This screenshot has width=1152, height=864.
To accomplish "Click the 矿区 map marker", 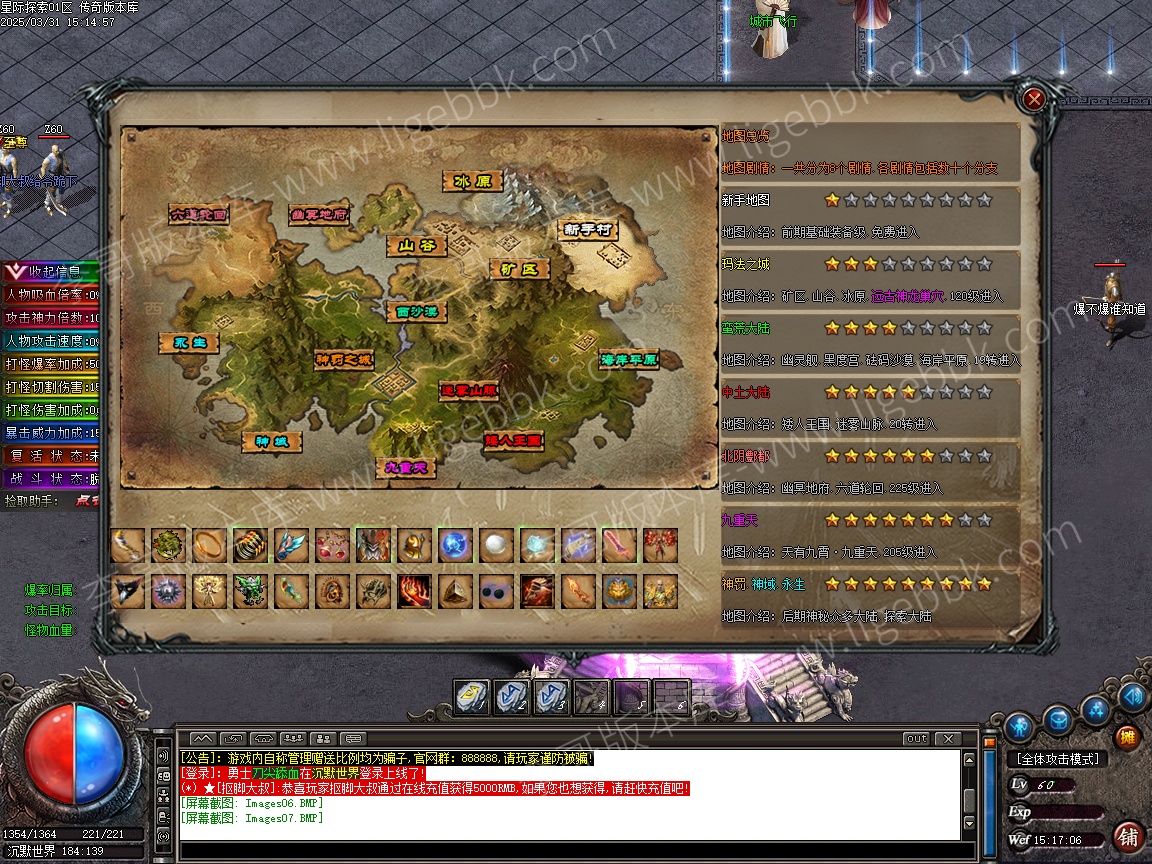I will click(520, 269).
